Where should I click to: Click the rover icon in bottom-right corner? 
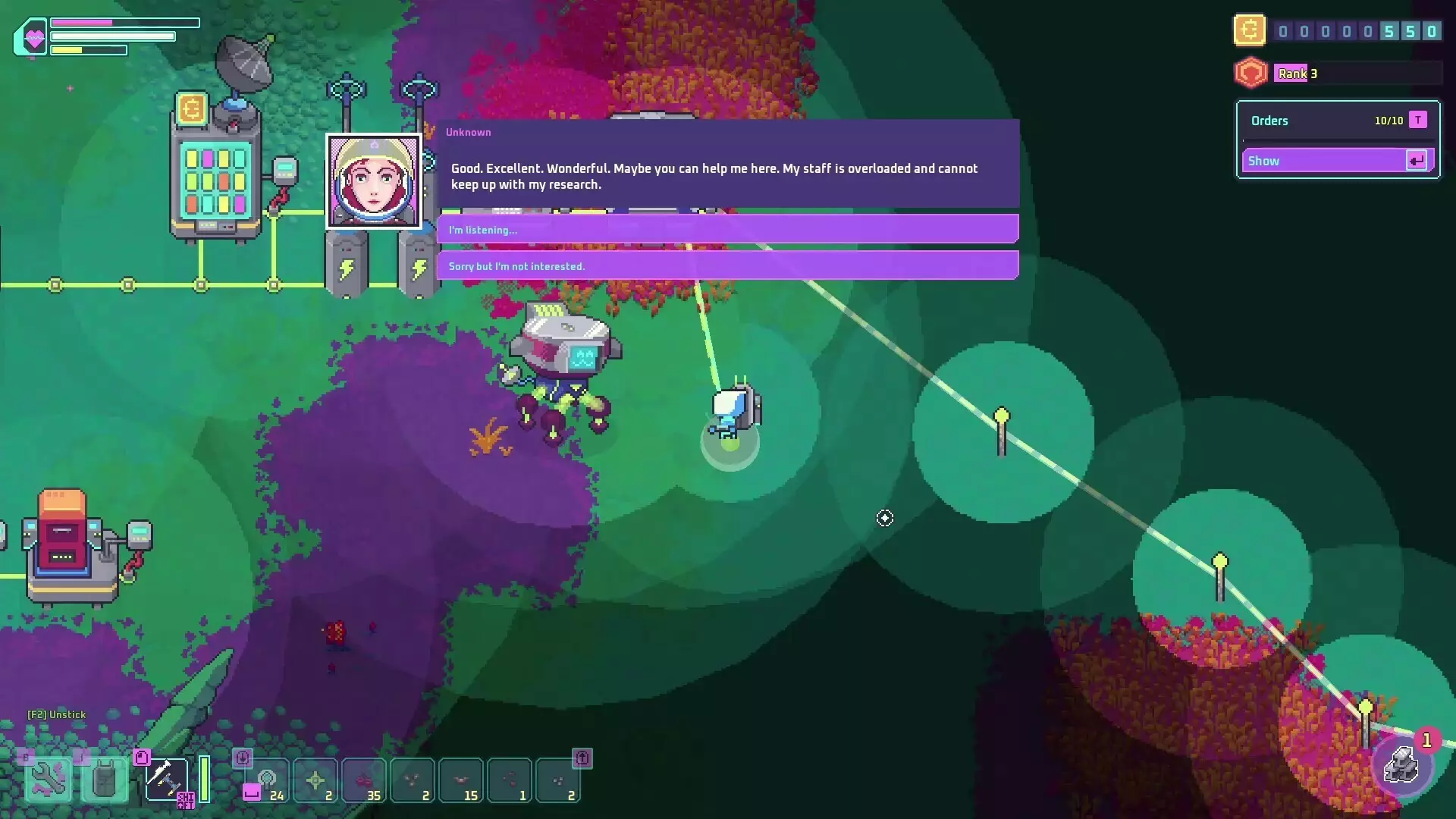click(1403, 766)
